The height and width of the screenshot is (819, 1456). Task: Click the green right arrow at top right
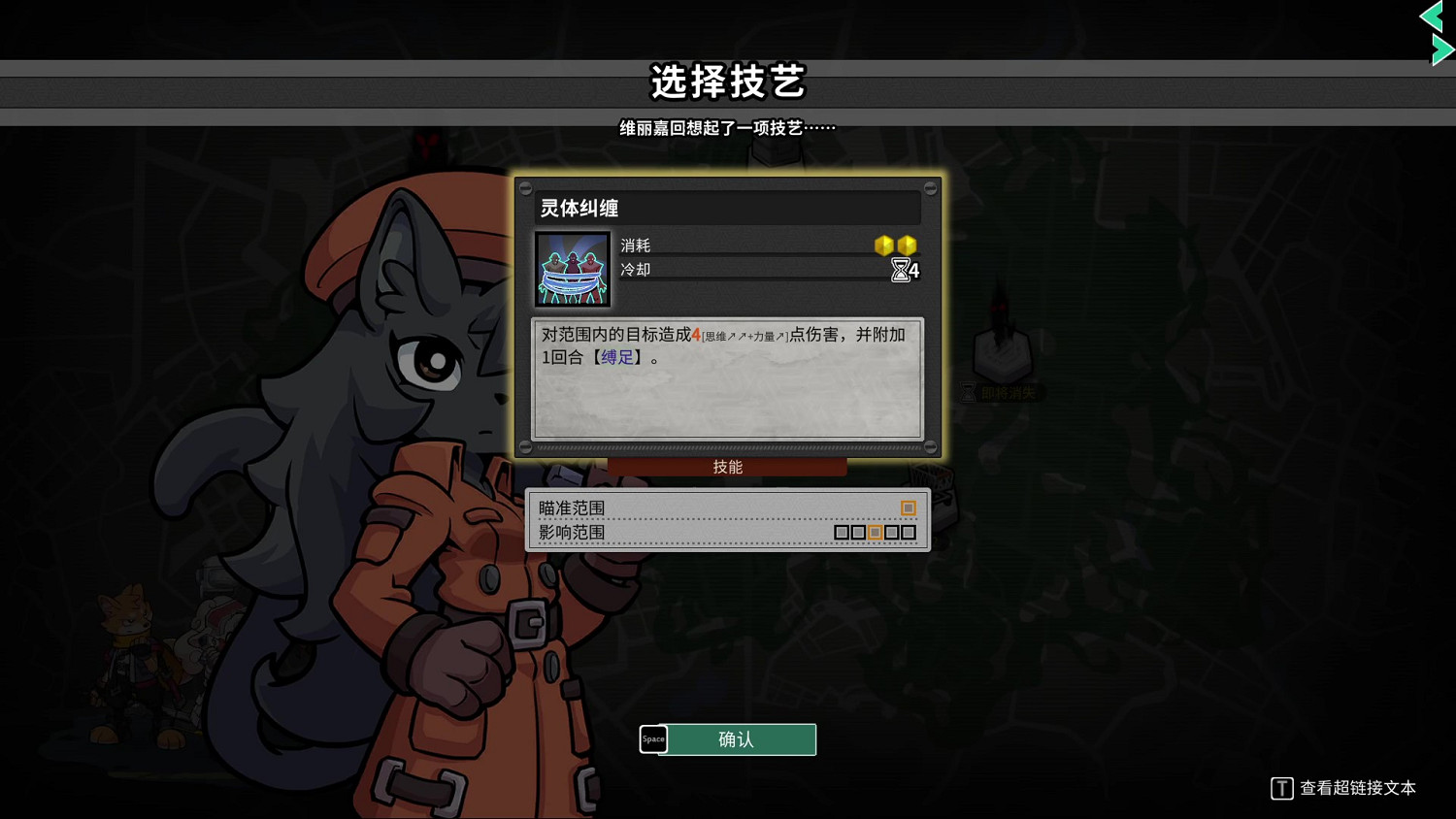[x=1439, y=49]
